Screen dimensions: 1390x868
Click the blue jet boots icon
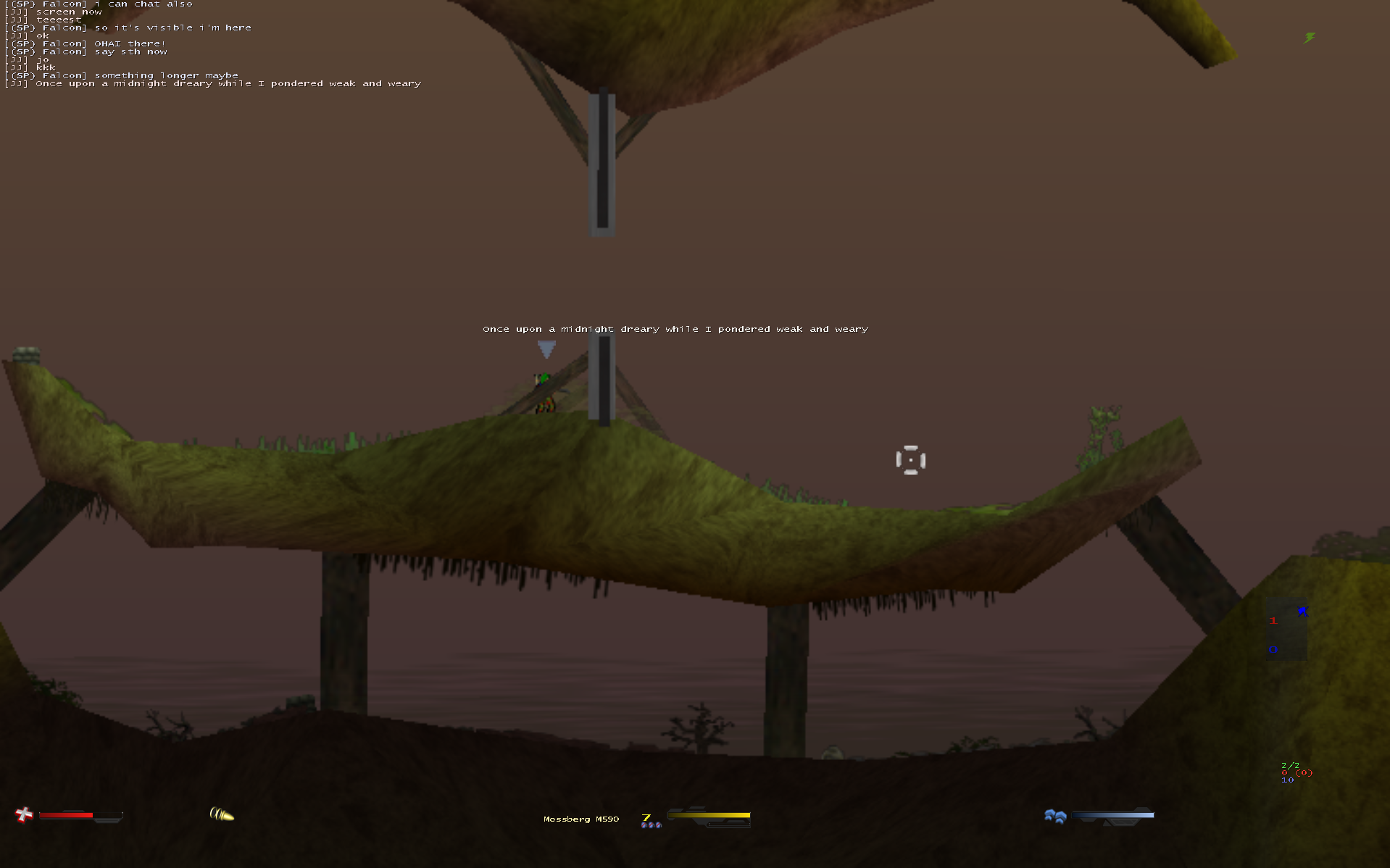[1055, 817]
